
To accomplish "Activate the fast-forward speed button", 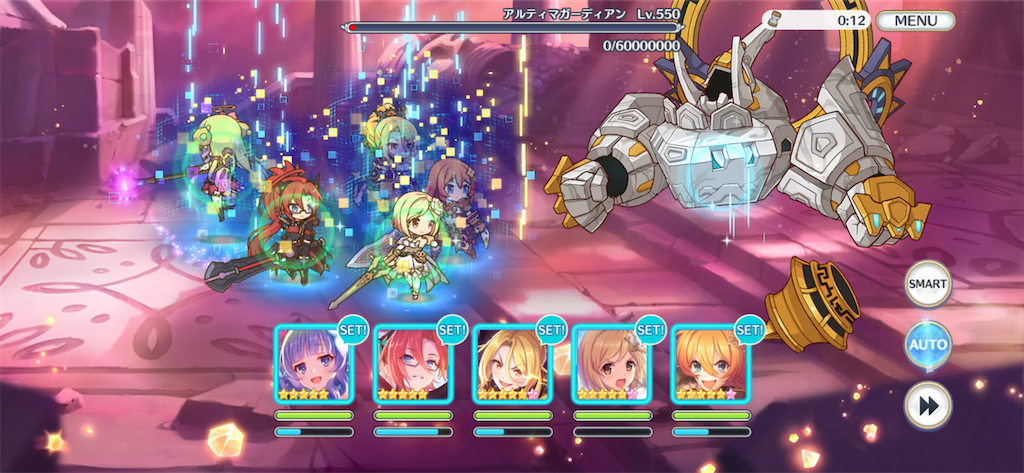I will pos(927,405).
